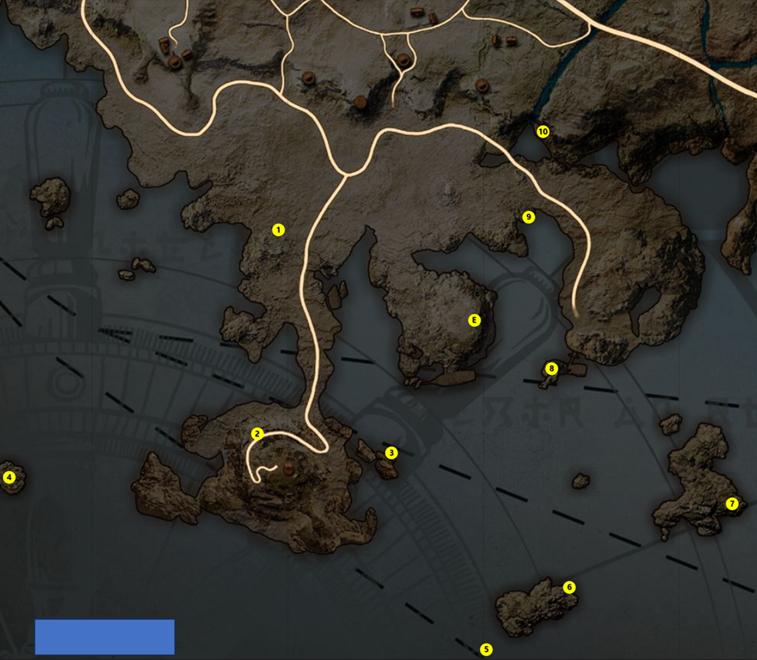Screen dimensions: 757x660
Task: Click map marker number 8
Action: pyautogui.click(x=551, y=369)
